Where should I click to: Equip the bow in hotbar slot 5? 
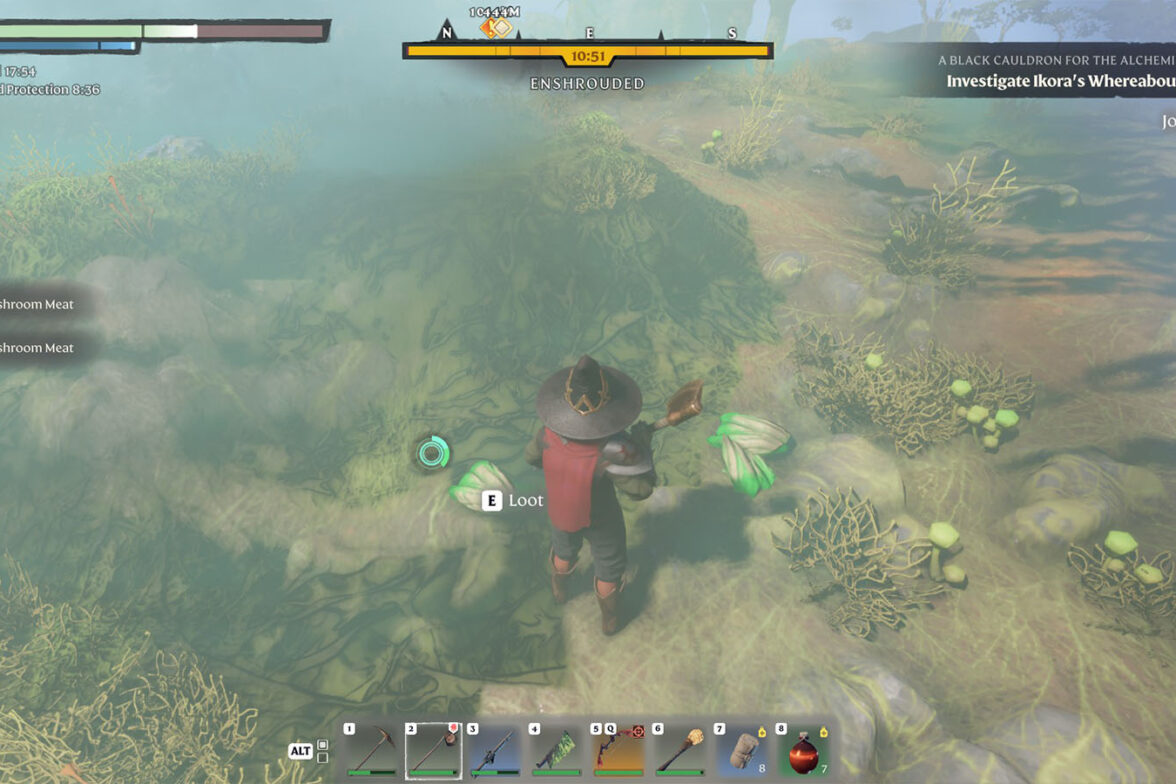(x=617, y=751)
